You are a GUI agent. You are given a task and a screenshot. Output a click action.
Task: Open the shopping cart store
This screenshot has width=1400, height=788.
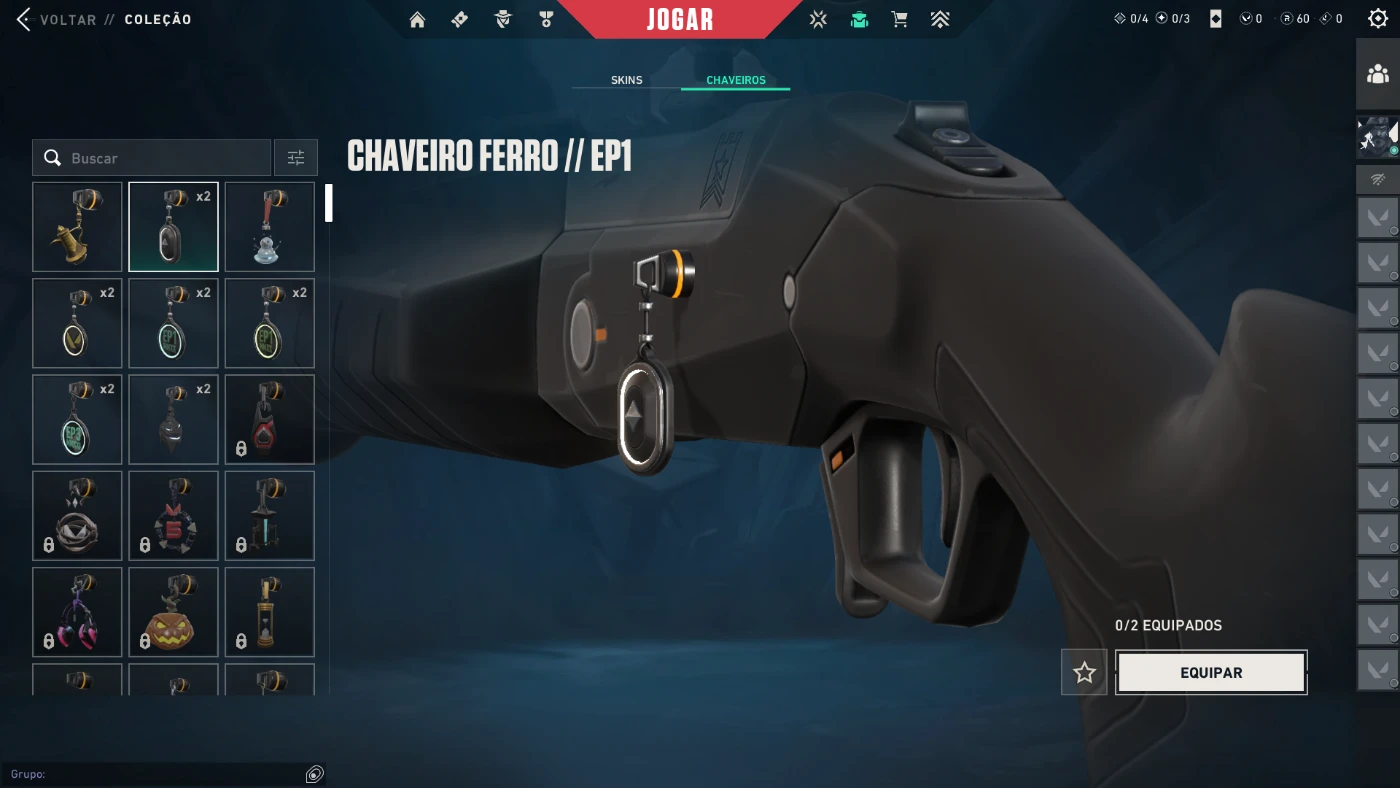coord(899,20)
